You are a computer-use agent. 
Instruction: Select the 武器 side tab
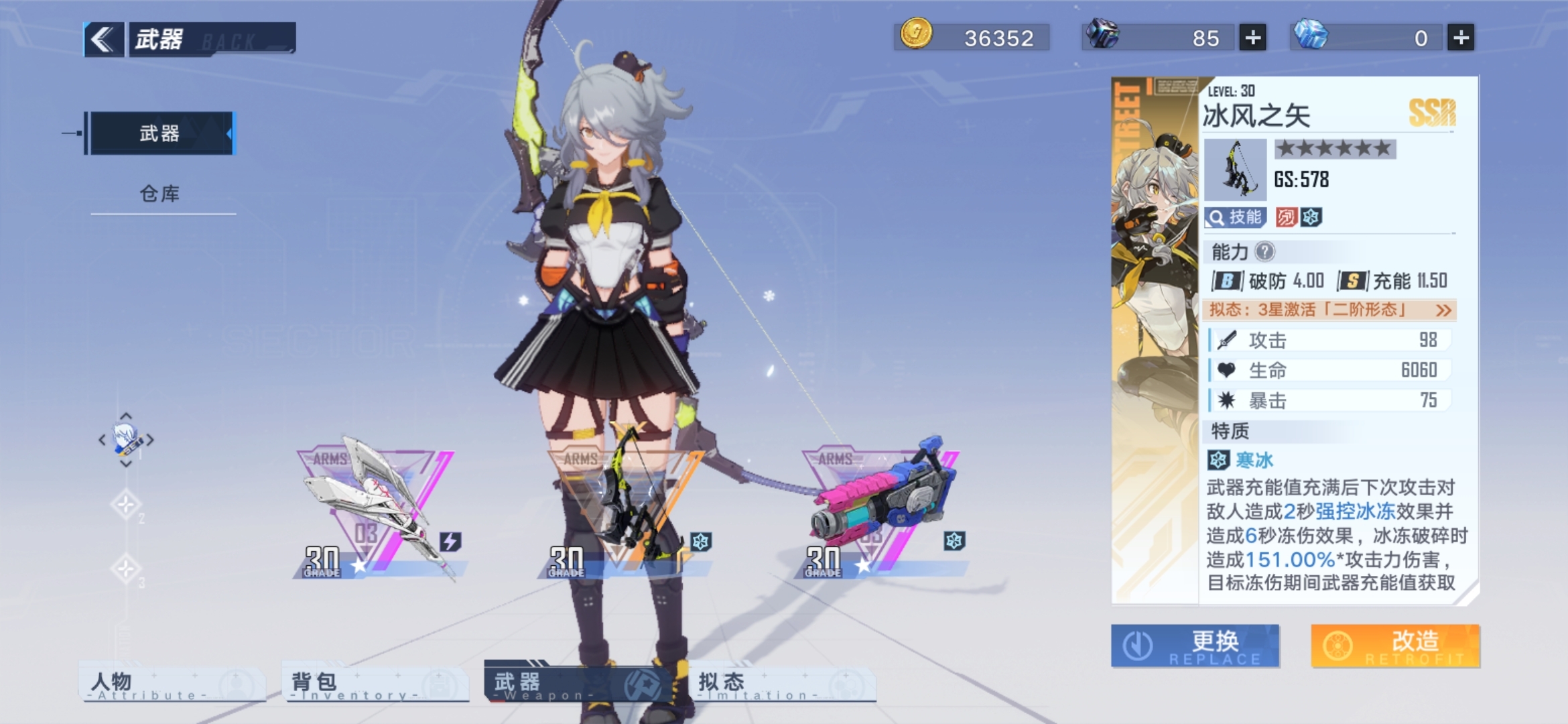[159, 133]
